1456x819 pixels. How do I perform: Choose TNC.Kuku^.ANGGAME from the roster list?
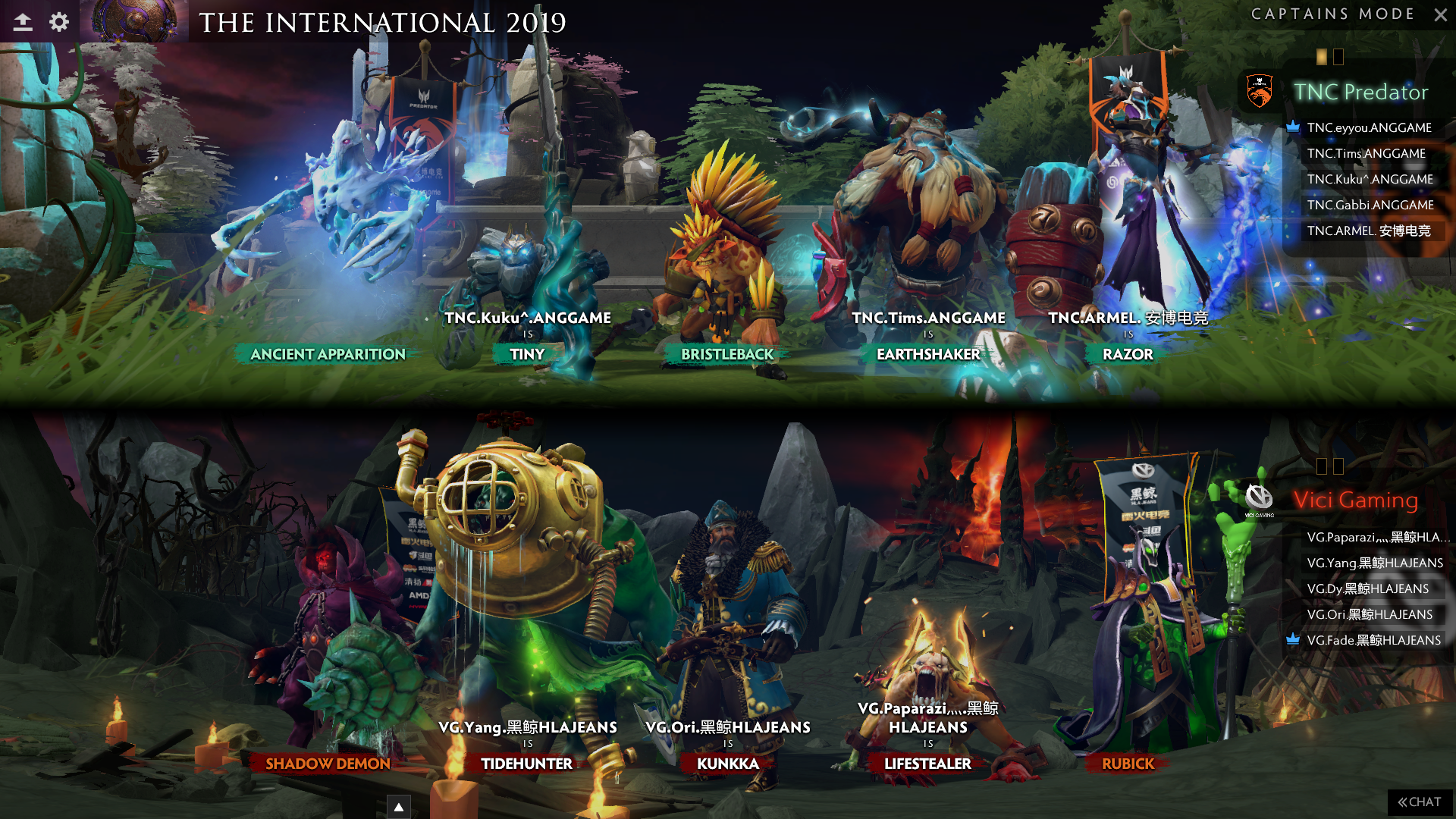coord(1370,179)
